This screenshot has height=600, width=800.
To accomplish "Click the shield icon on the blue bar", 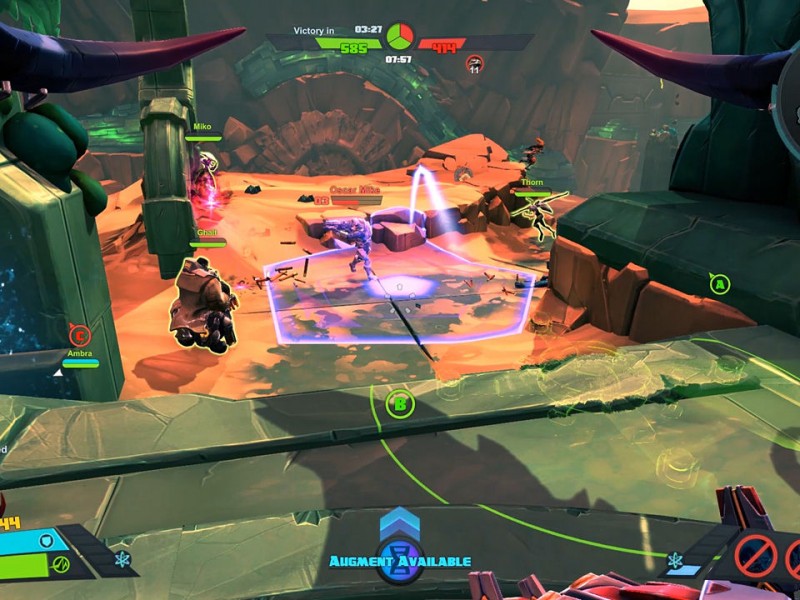I will click(45, 541).
